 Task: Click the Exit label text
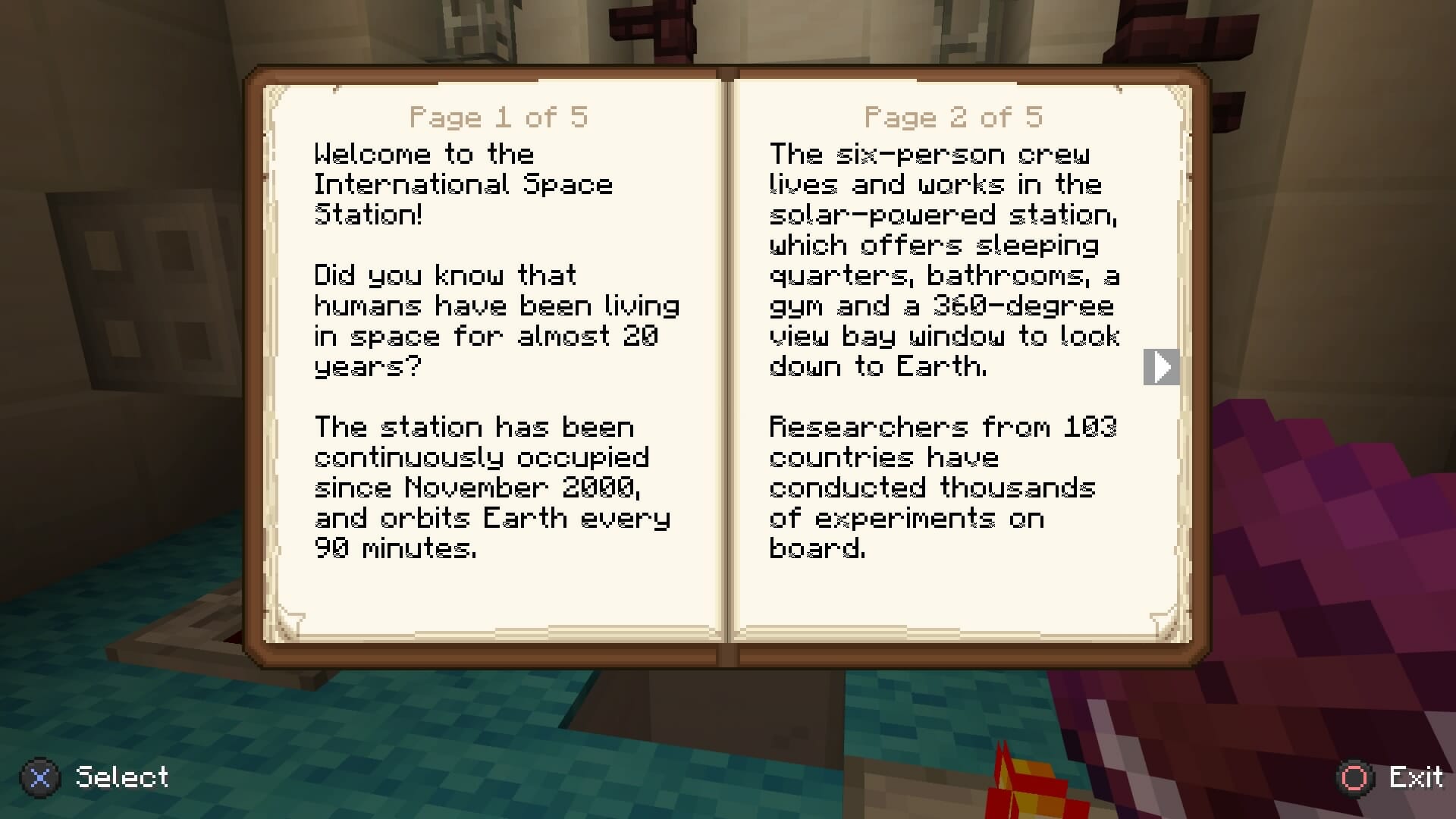[x=1415, y=777]
